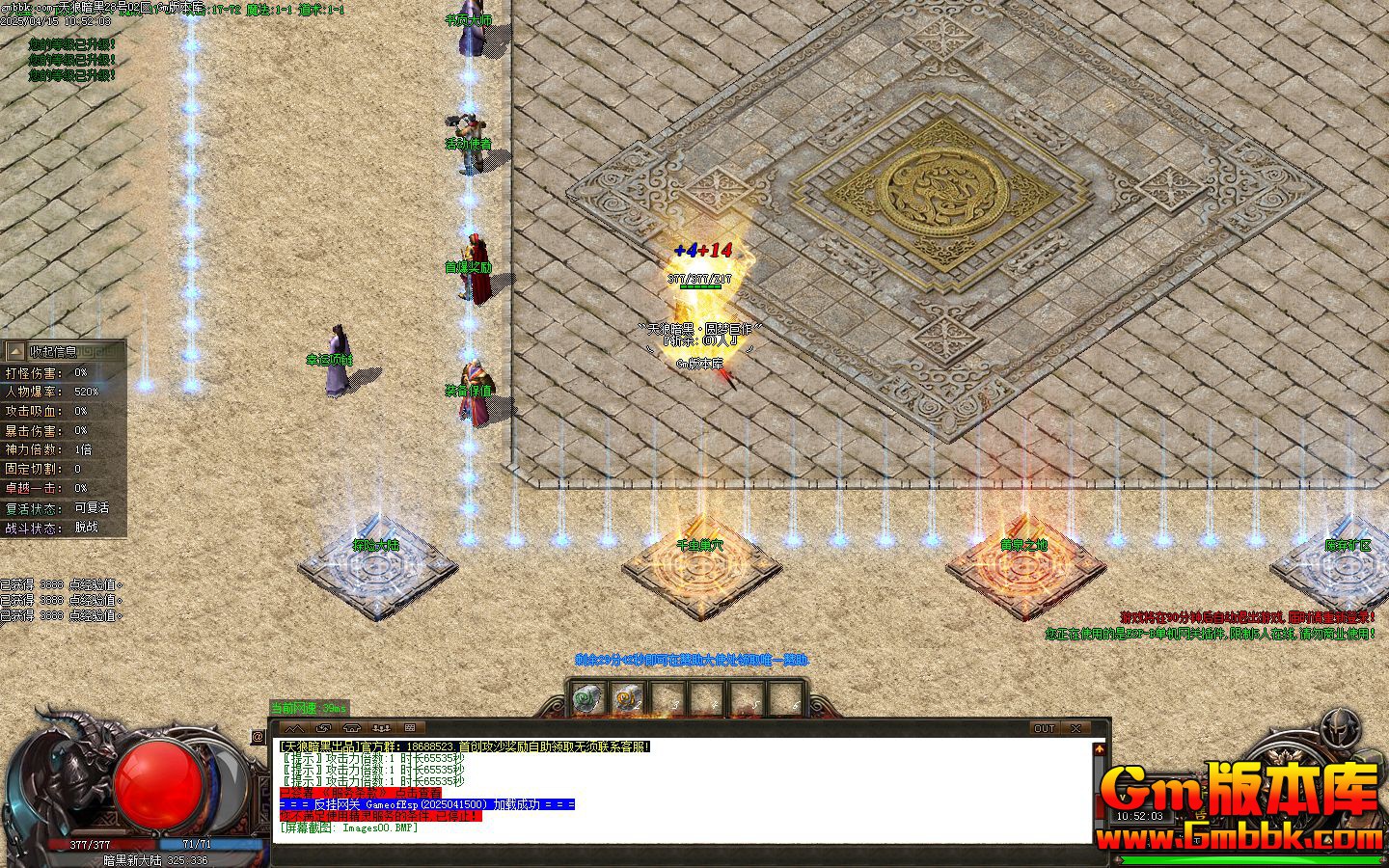1389x868 pixels.
Task: Click the group chat icon showing three figures
Action: (380, 727)
